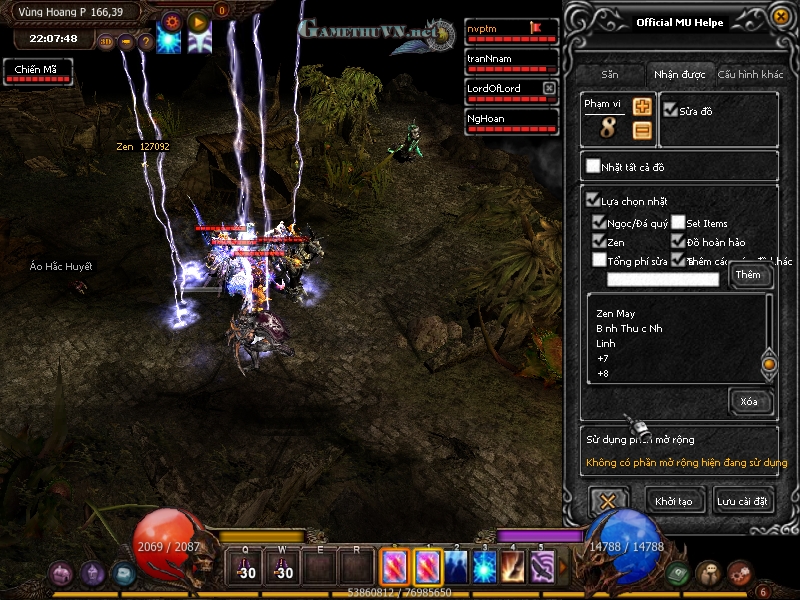Save settings with Lưu cài đặt

743,500
